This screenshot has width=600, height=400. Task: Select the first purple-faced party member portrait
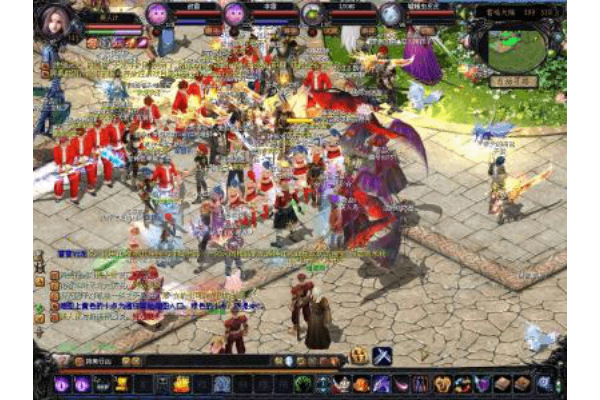pyautogui.click(x=157, y=13)
